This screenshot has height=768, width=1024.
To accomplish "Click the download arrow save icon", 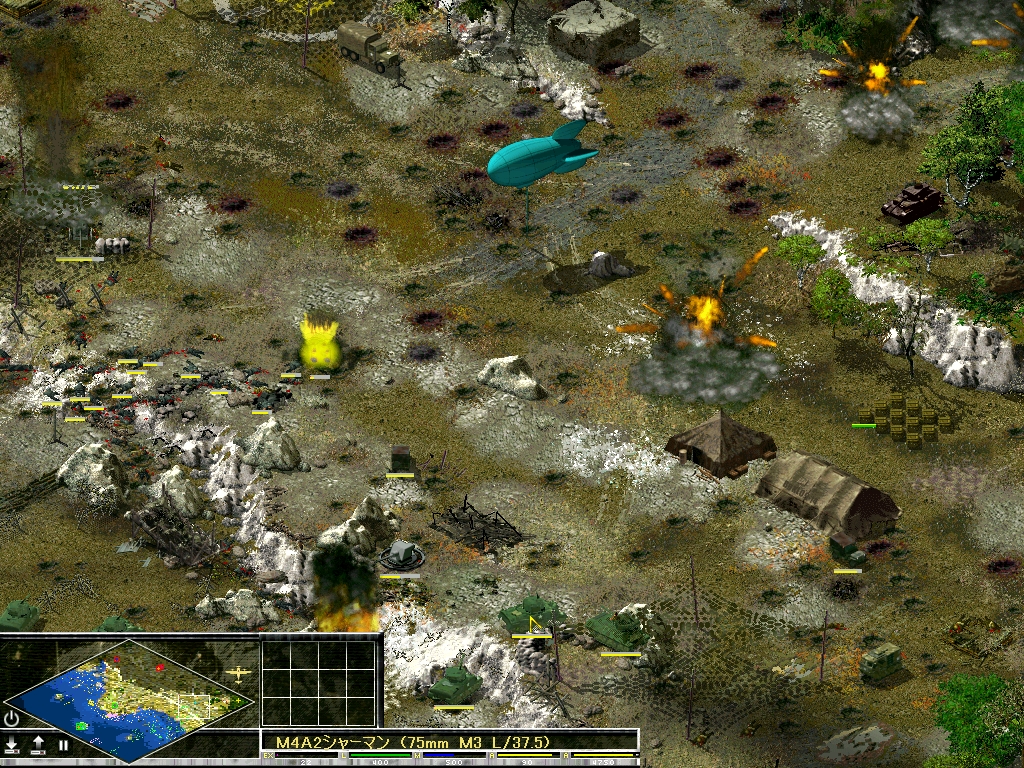I will pyautogui.click(x=12, y=745).
